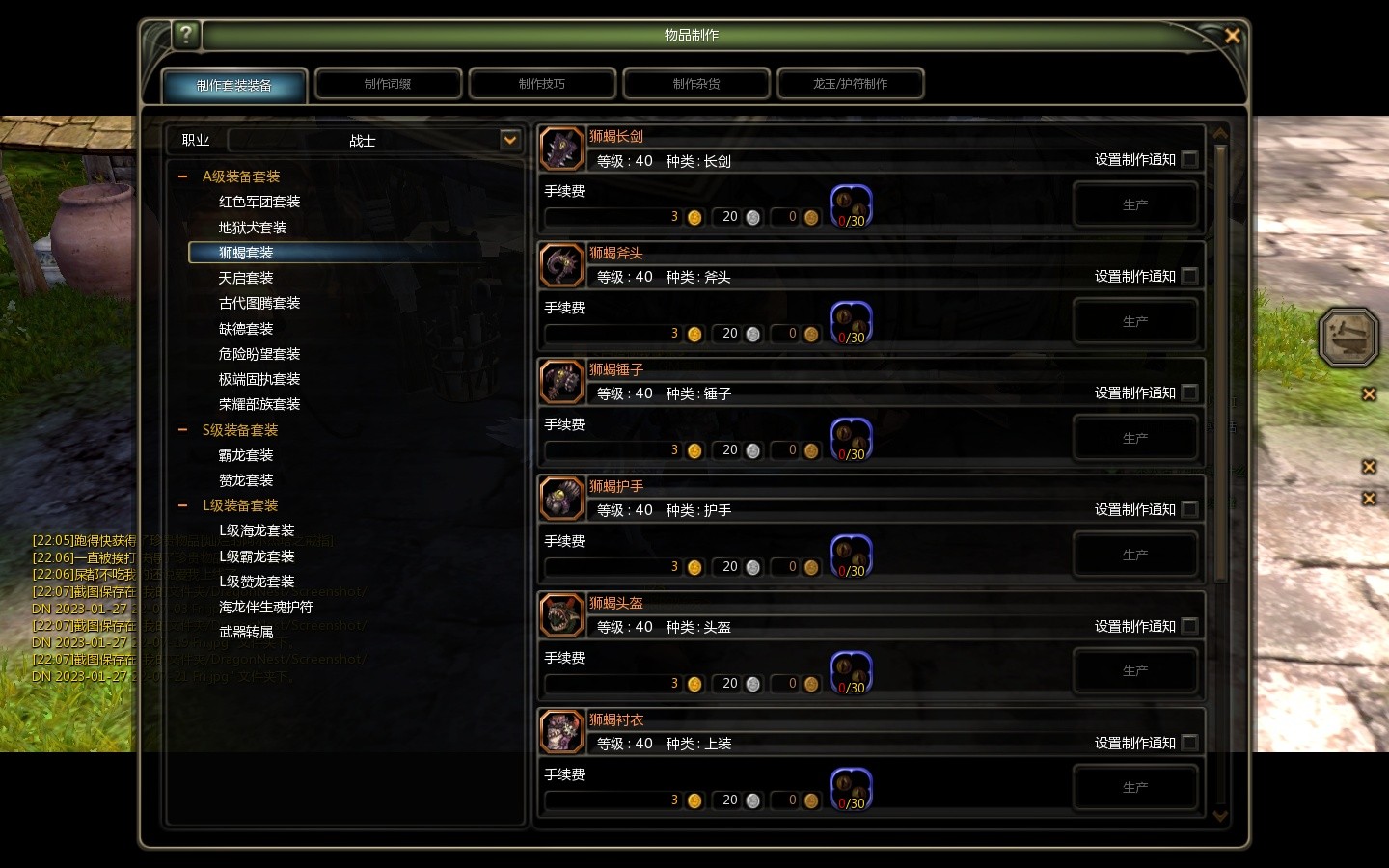1389x868 pixels.
Task: Select the 狮蝎锤子 item icon
Action: (x=562, y=382)
